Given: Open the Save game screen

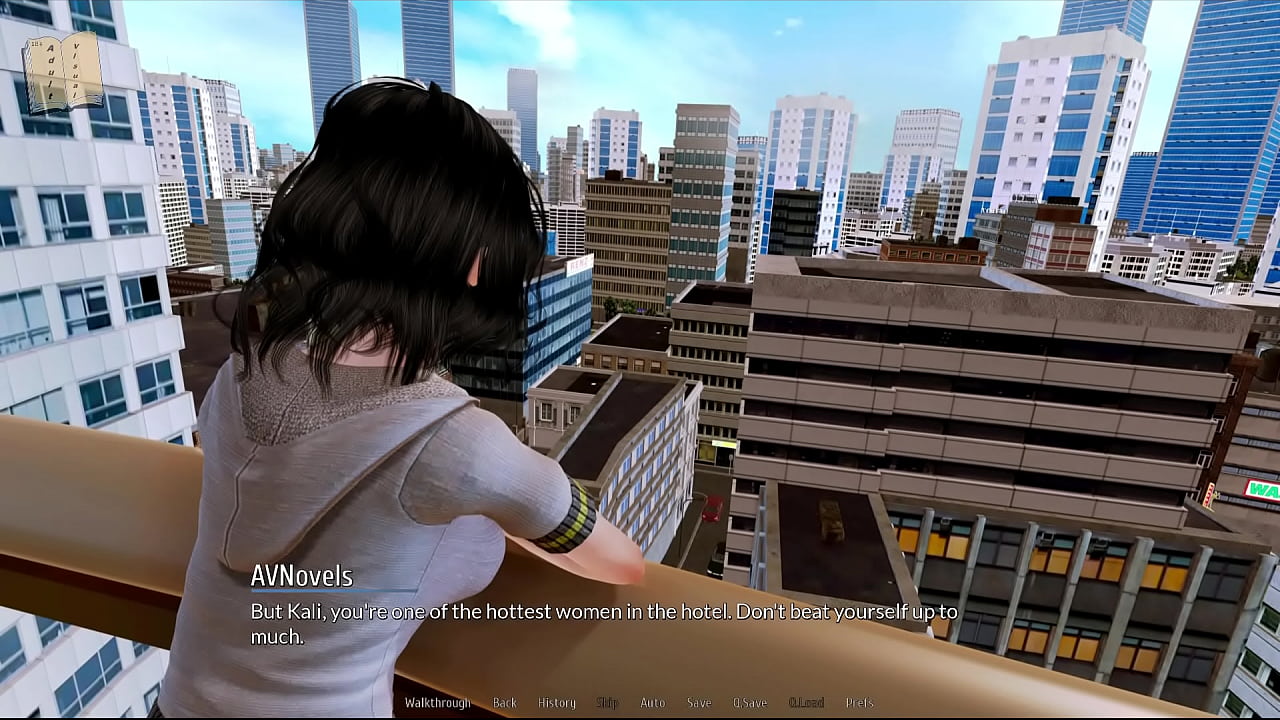Looking at the screenshot, I should click(x=699, y=703).
